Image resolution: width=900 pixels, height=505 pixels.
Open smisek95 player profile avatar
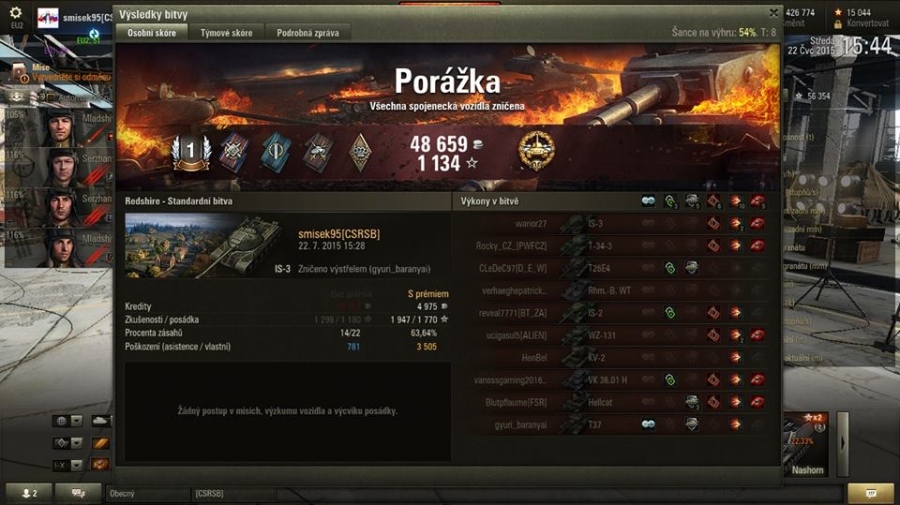[x=49, y=18]
